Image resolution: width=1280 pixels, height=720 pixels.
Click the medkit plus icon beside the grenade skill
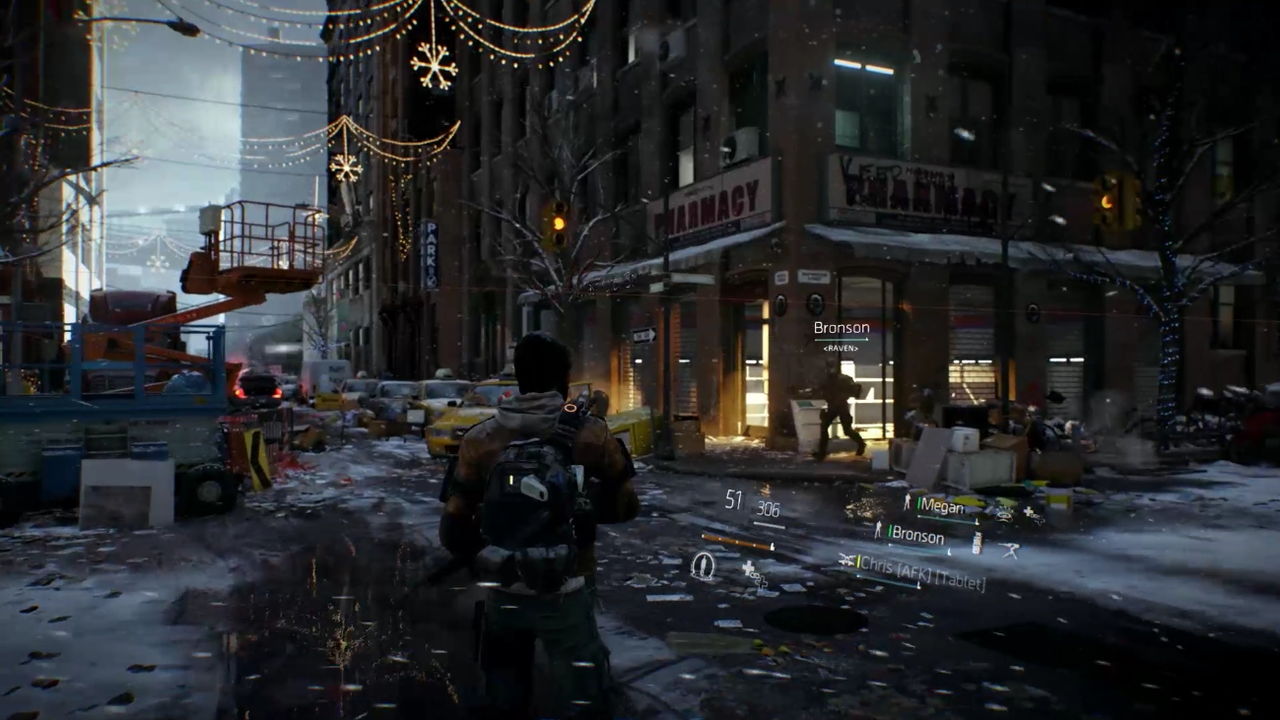tap(748, 569)
